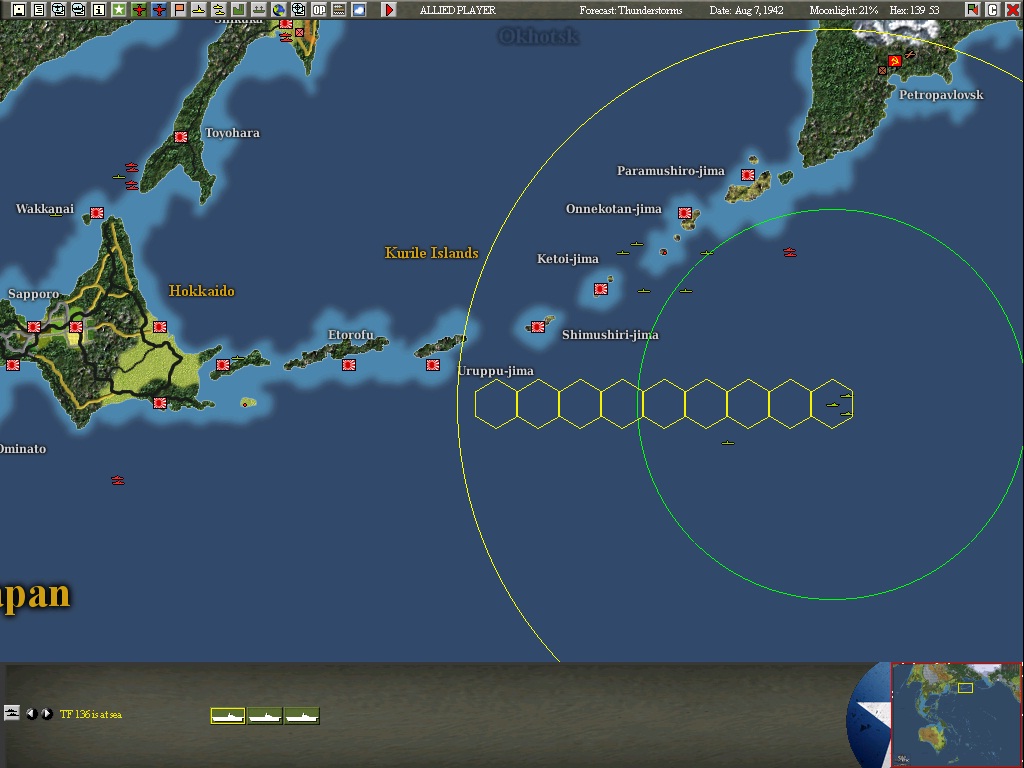1024x768 pixels.
Task: Close the game with the red X
Action: click(x=1012, y=10)
